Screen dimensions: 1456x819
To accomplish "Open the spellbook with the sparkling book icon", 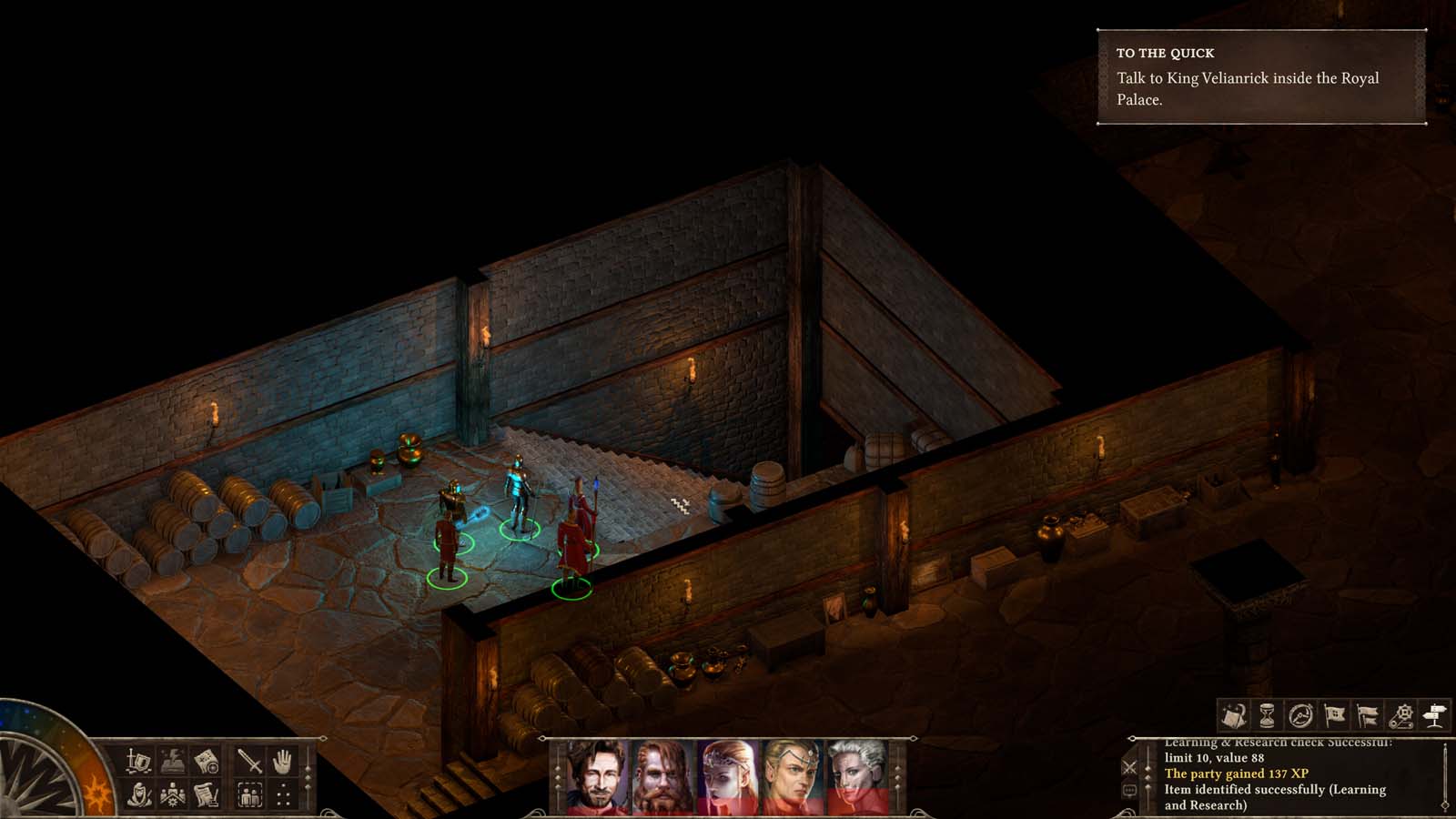I will click(x=1236, y=715).
